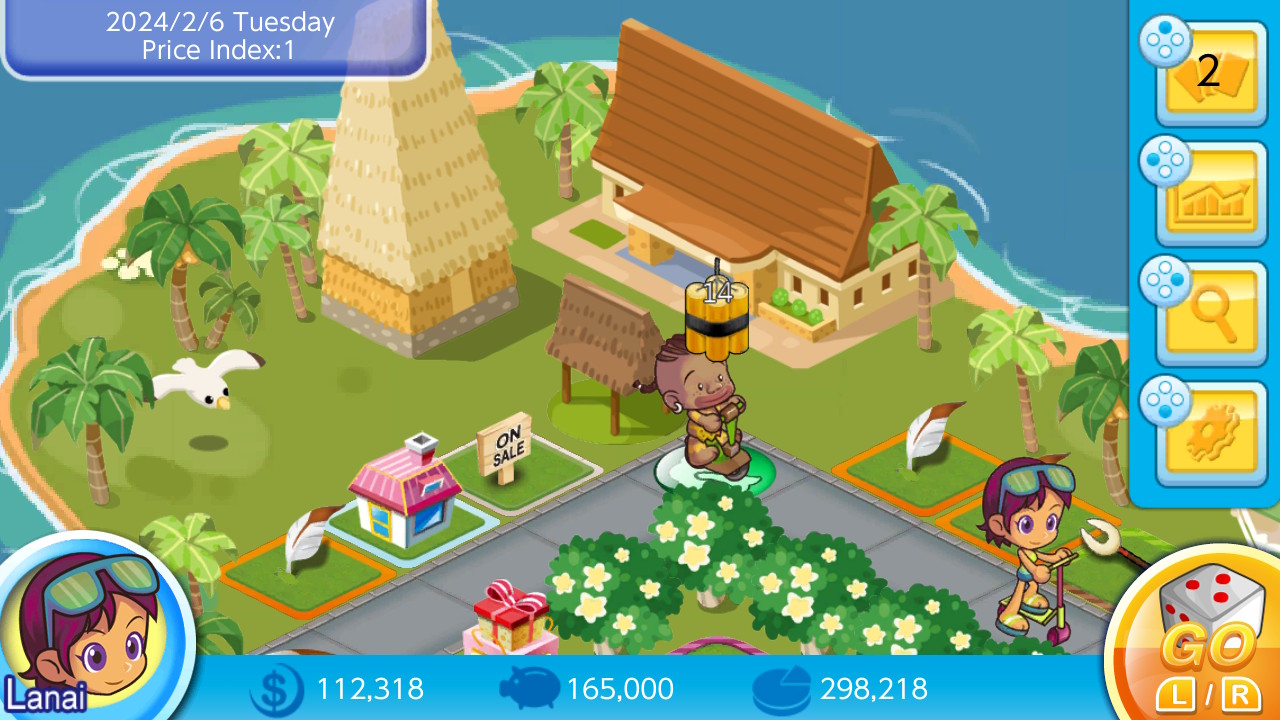
Task: Click the piggy bank savings icon
Action: 532,689
